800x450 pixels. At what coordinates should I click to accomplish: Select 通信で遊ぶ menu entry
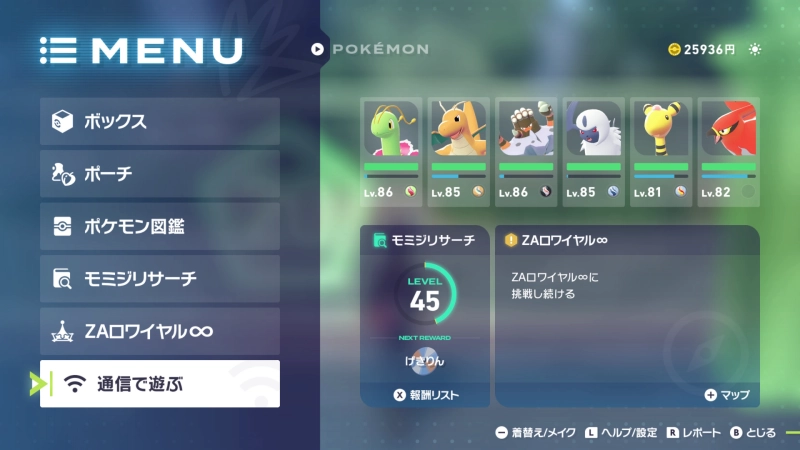coord(160,383)
